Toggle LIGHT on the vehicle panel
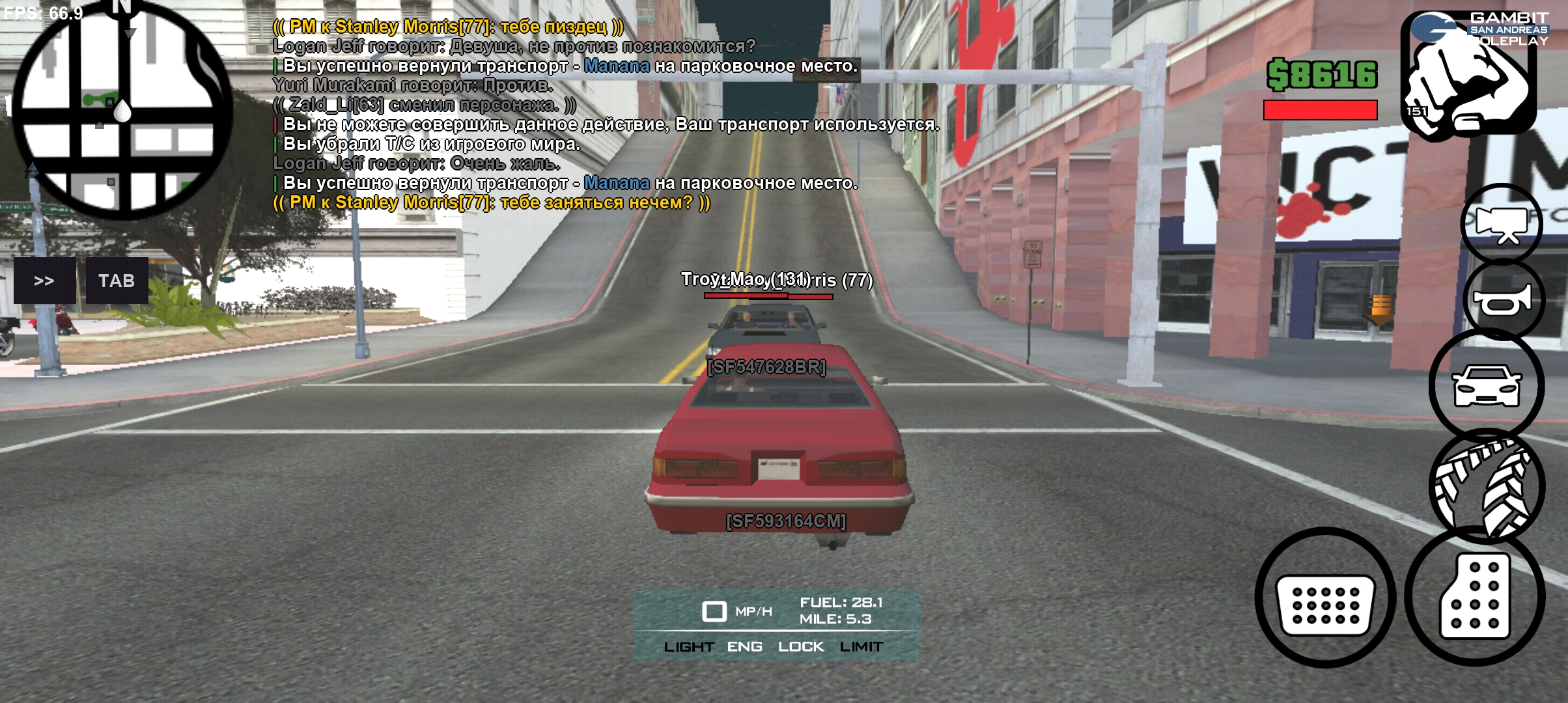 (x=689, y=646)
